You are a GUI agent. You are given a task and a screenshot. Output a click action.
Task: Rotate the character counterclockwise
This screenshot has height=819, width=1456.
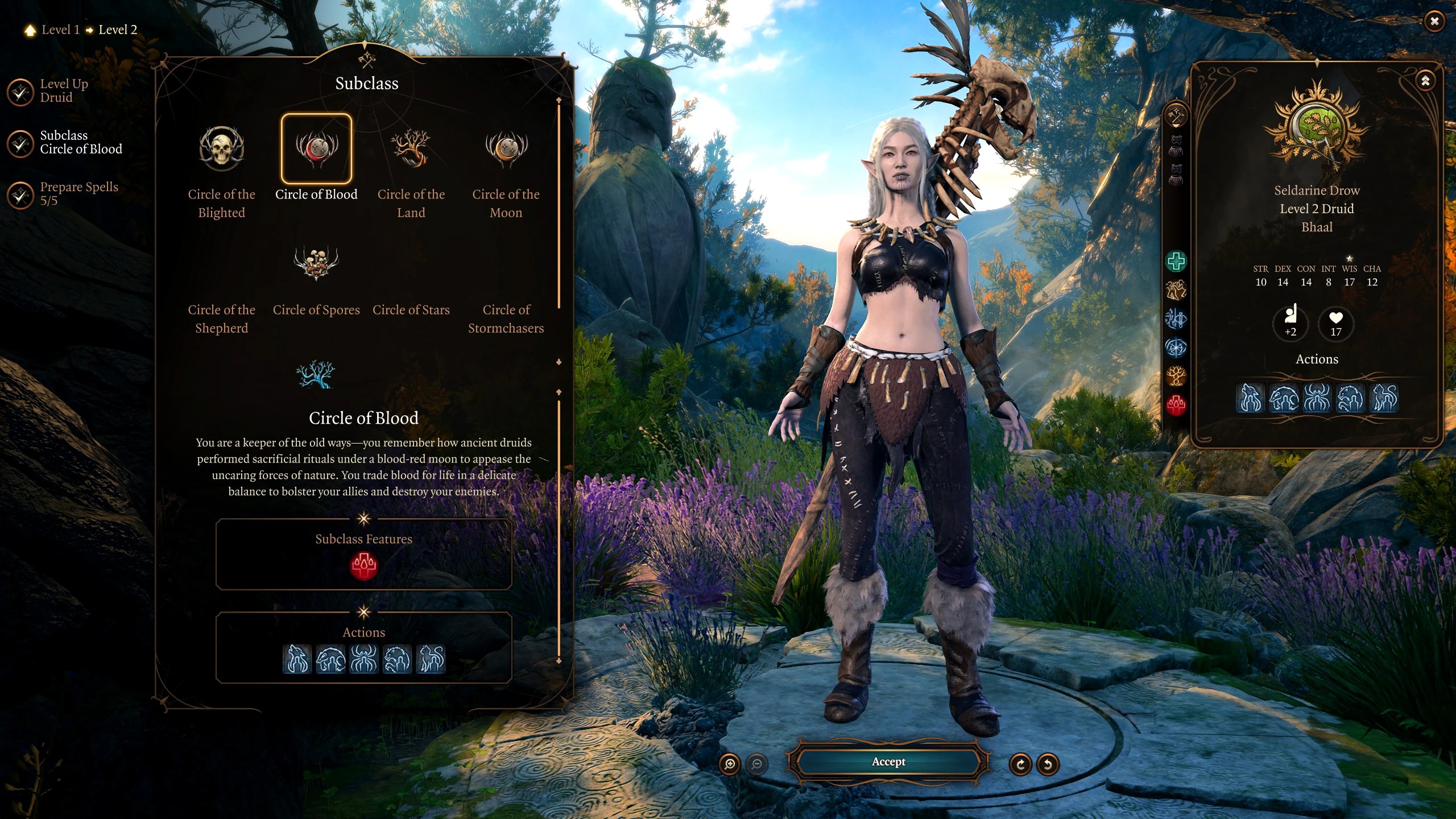coord(1048,764)
